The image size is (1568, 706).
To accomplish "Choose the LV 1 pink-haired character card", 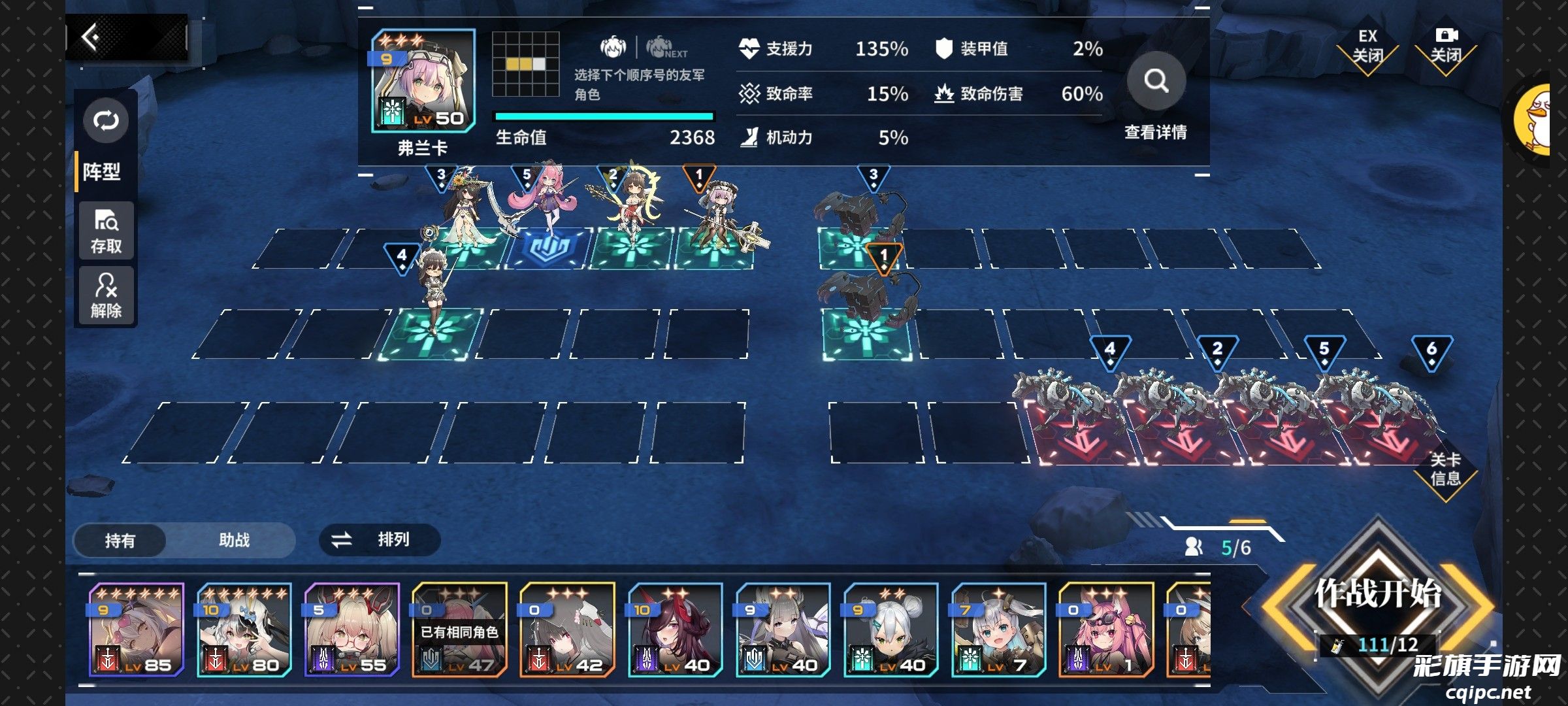I will pos(1107,630).
